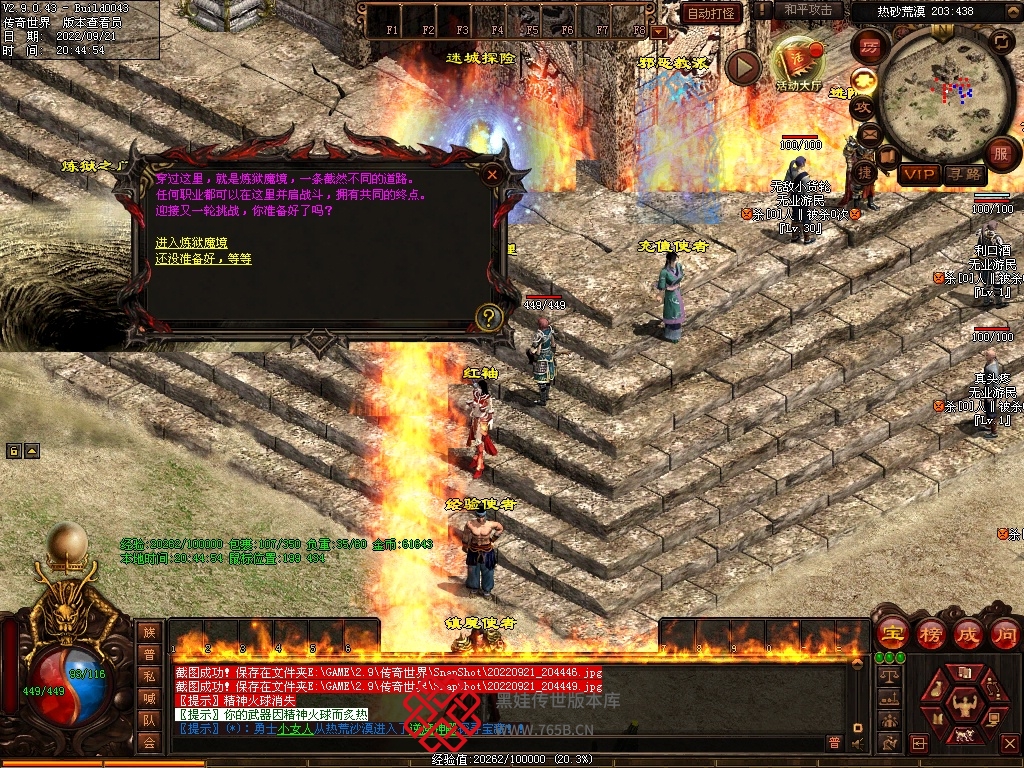Switch chat to 私 private channel
This screenshot has height=768, width=1024.
point(149,676)
